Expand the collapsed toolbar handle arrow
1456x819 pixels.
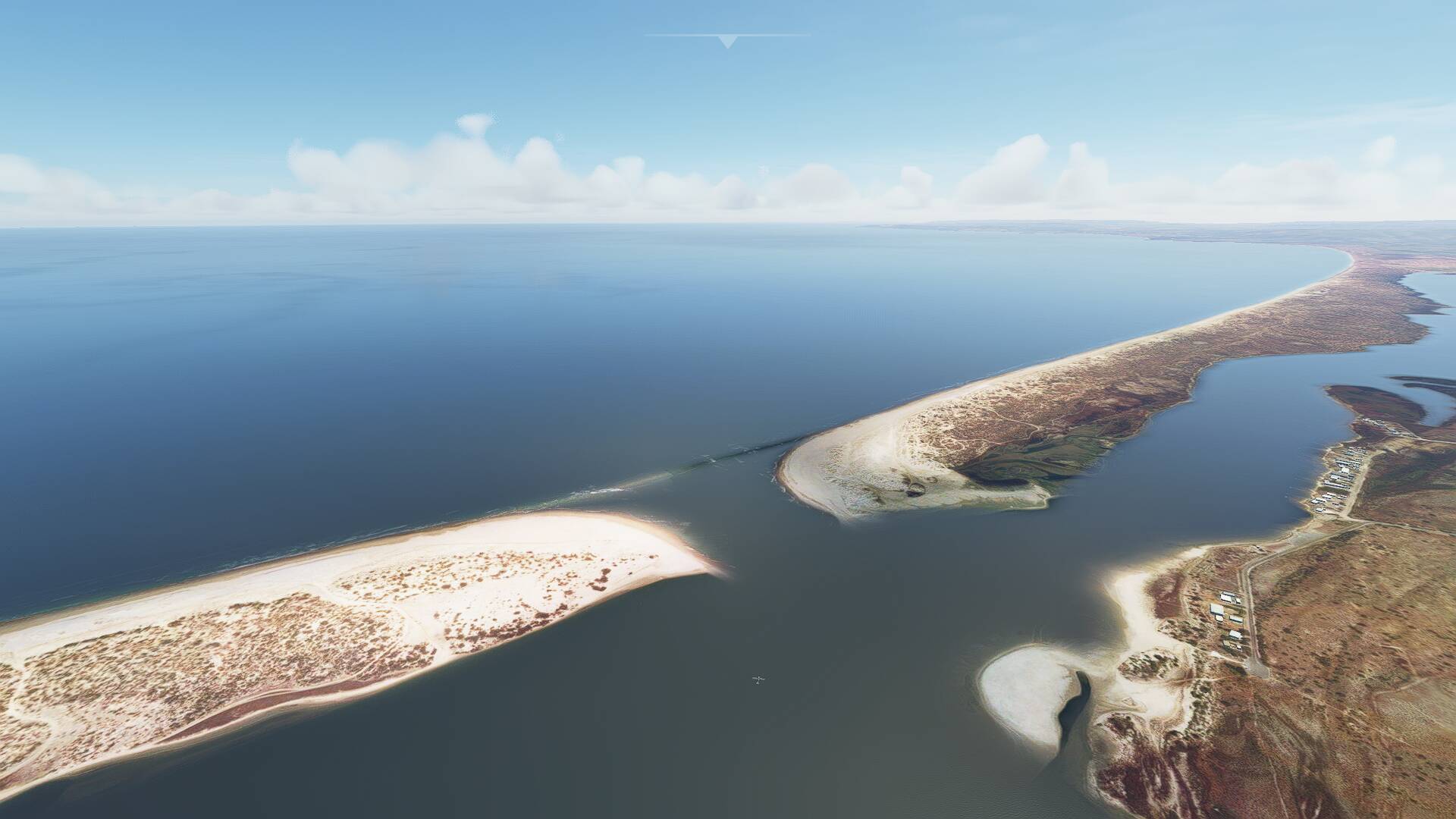[x=727, y=42]
